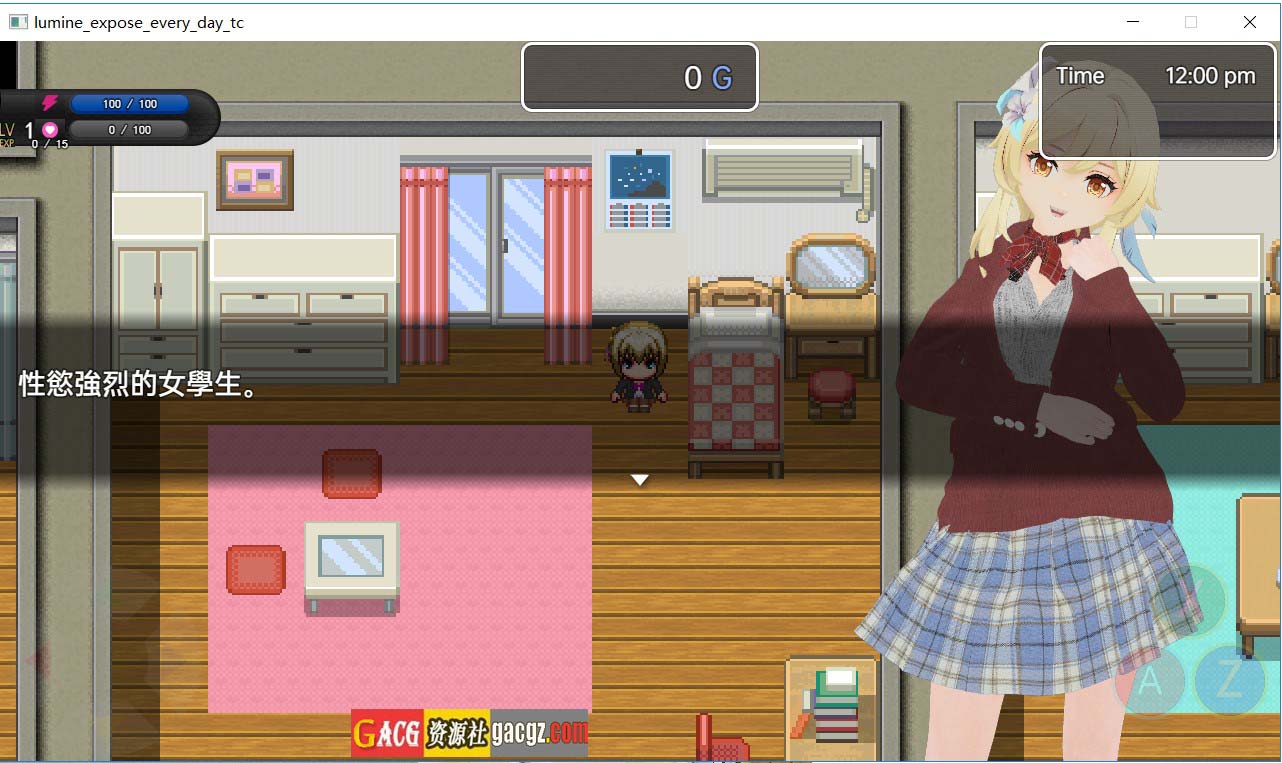Advance dialogue with the white continue arrow
Image resolution: width=1282 pixels, height=763 pixels.
[x=640, y=480]
